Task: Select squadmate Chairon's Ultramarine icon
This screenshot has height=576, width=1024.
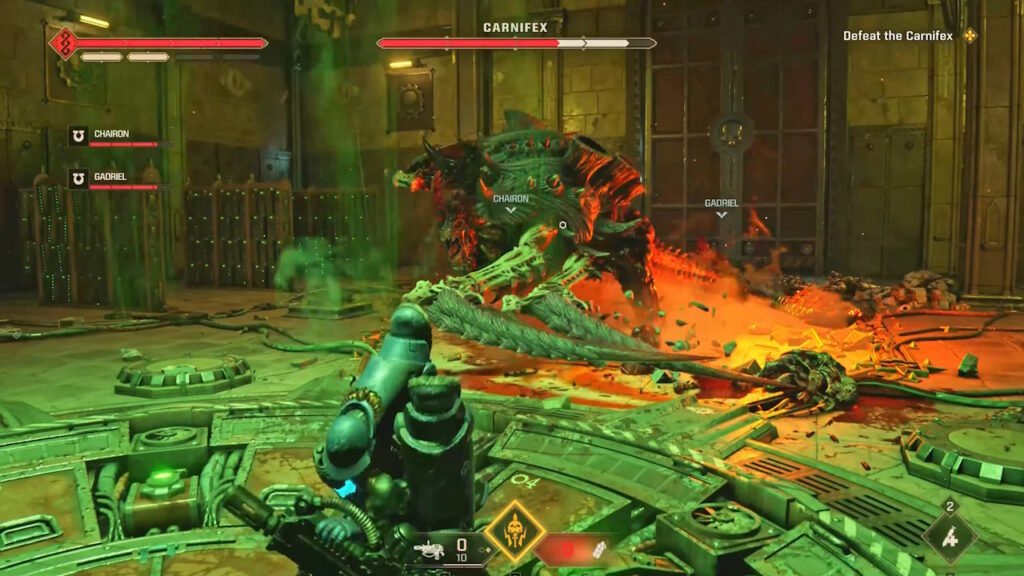Action: click(78, 135)
